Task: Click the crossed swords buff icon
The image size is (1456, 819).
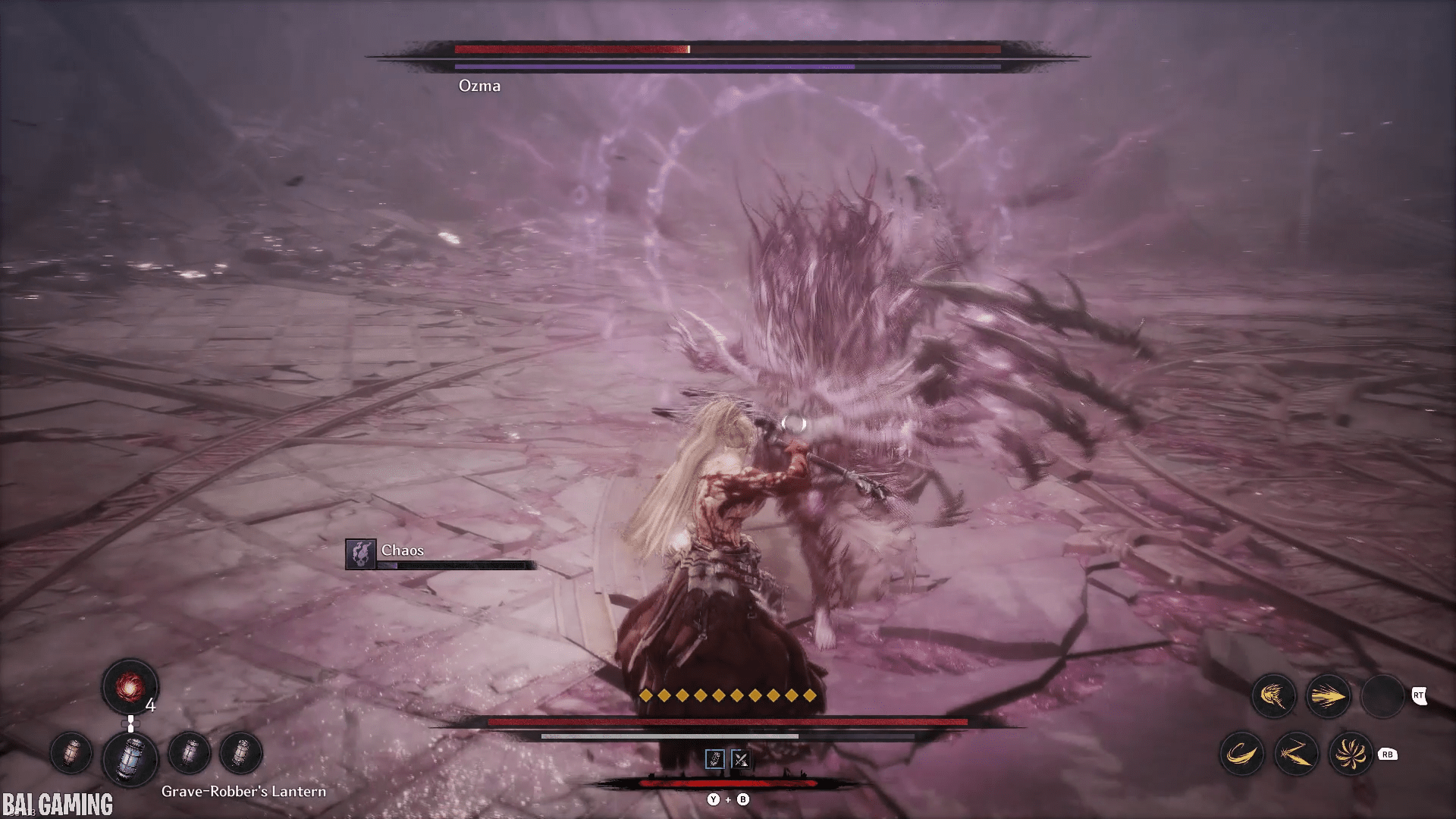Action: coord(740,759)
